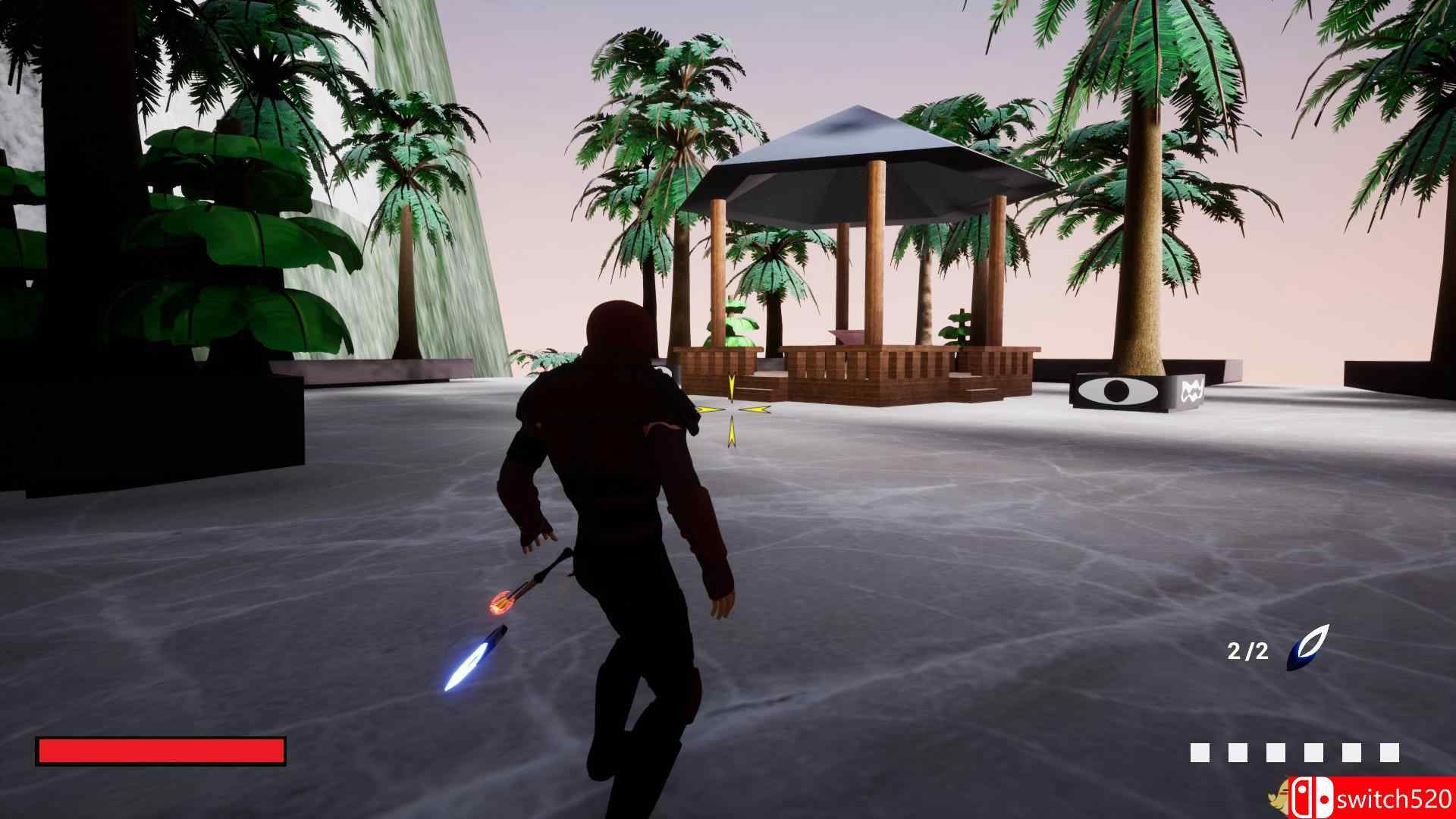The image size is (1456, 819).
Task: Expand the 2/2 ammo counter display
Action: [x=1248, y=651]
